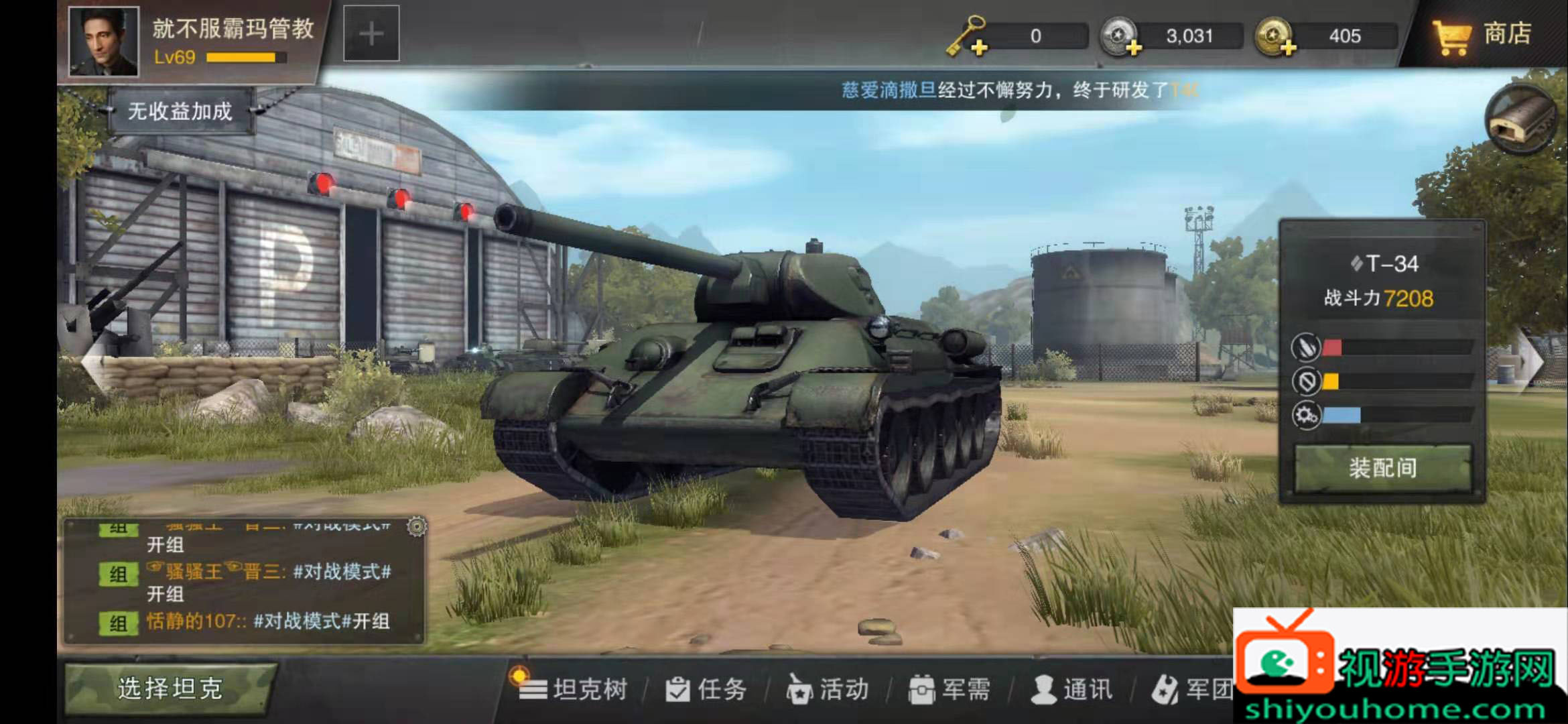Viewport: 1568px width, 724px height.
Task: Open the 坦克树 tank tree
Action: [575, 689]
